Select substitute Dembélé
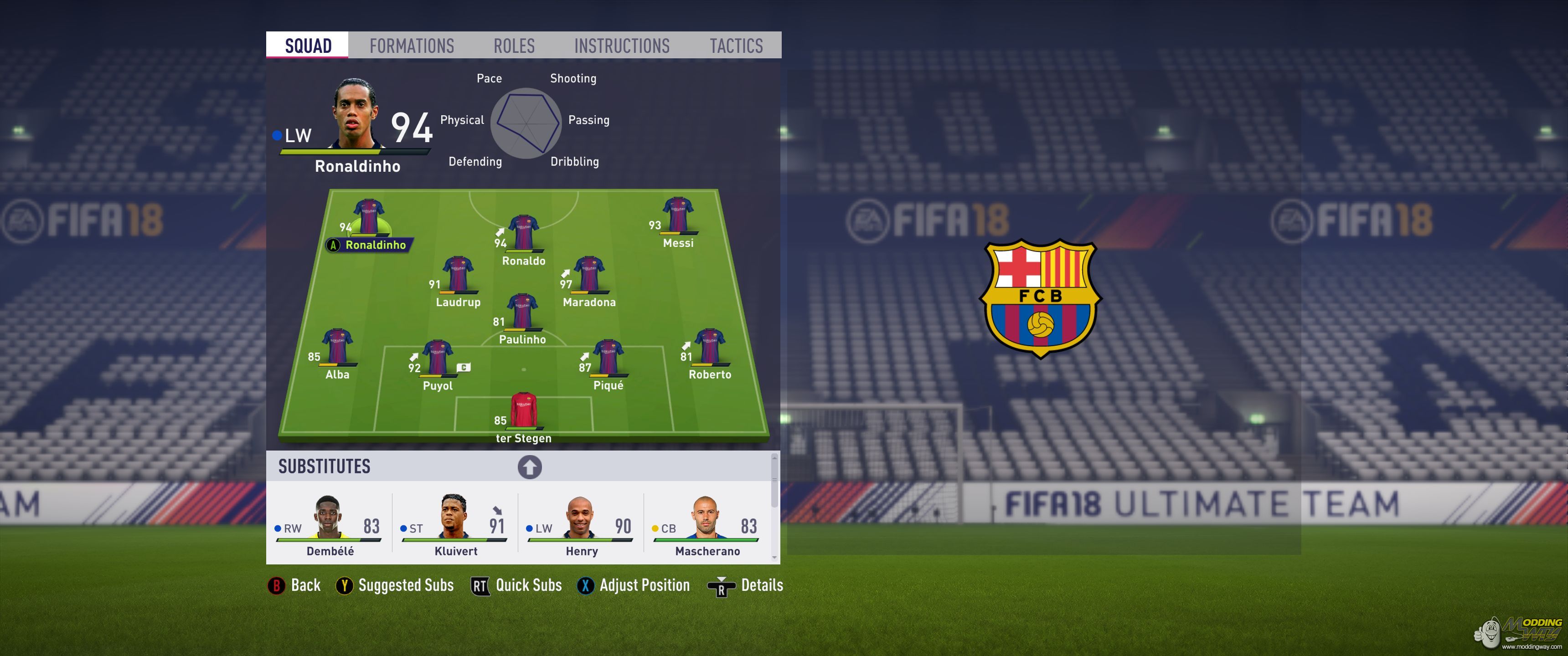 tap(330, 524)
